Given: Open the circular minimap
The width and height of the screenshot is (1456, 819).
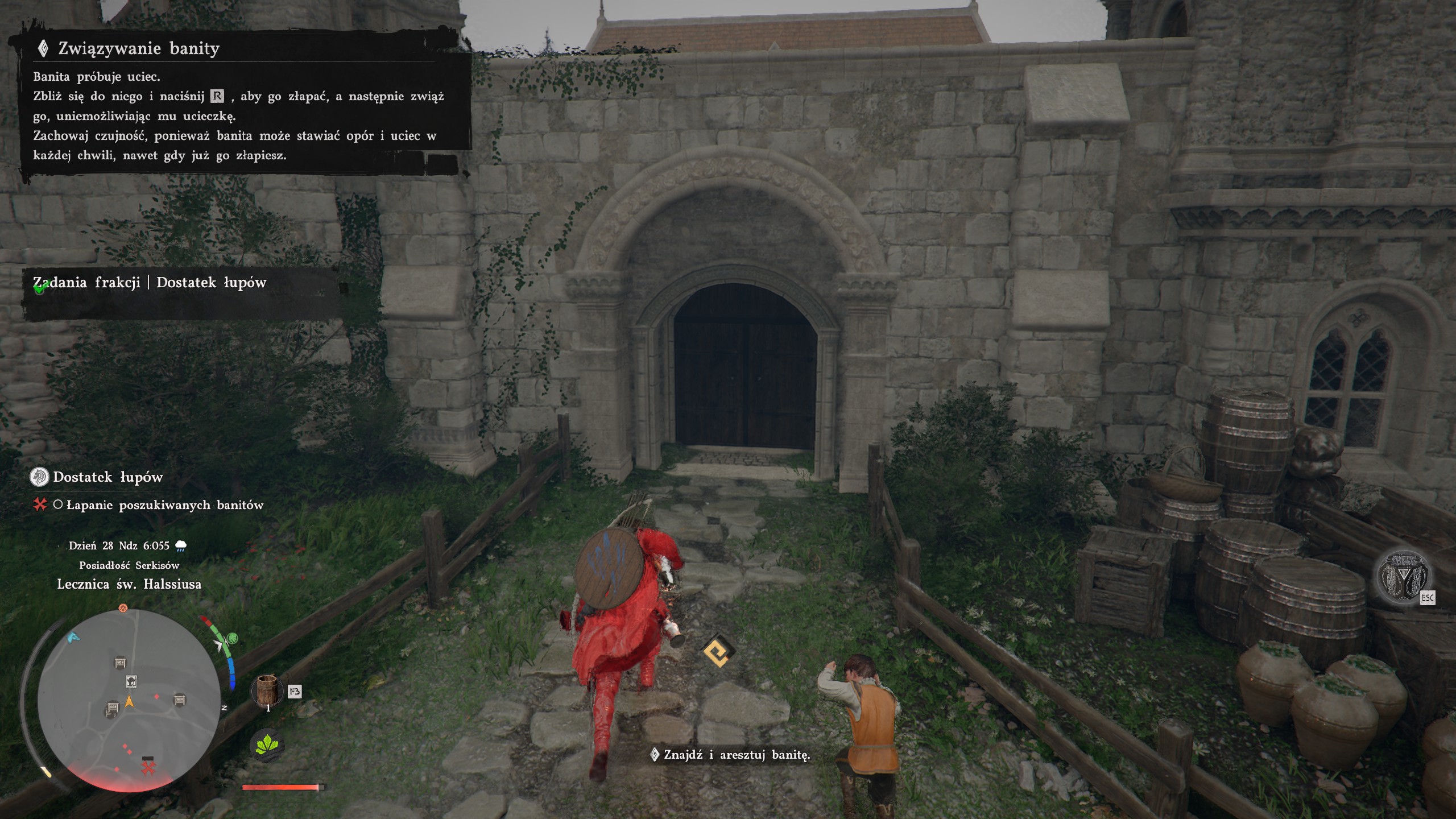Looking at the screenshot, I should tap(129, 701).
